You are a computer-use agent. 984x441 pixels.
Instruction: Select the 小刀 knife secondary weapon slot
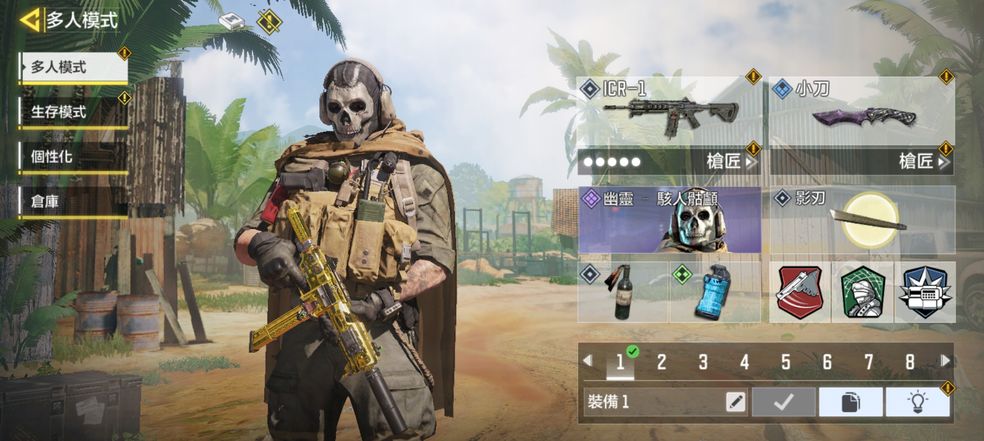(x=862, y=112)
